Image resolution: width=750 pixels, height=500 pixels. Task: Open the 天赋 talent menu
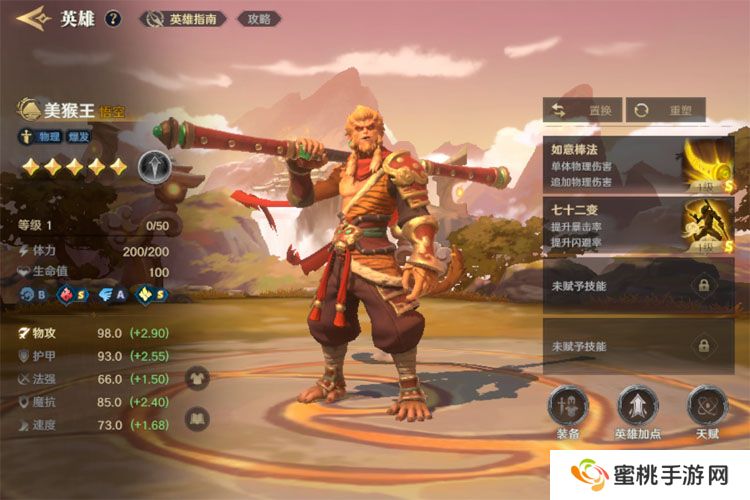pos(707,412)
